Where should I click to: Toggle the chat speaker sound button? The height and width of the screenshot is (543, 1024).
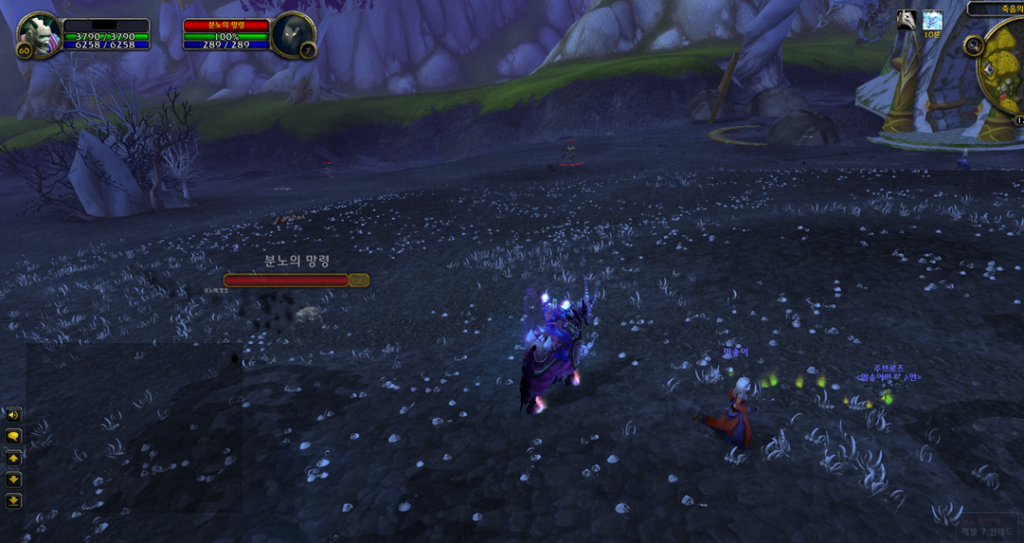(x=14, y=415)
